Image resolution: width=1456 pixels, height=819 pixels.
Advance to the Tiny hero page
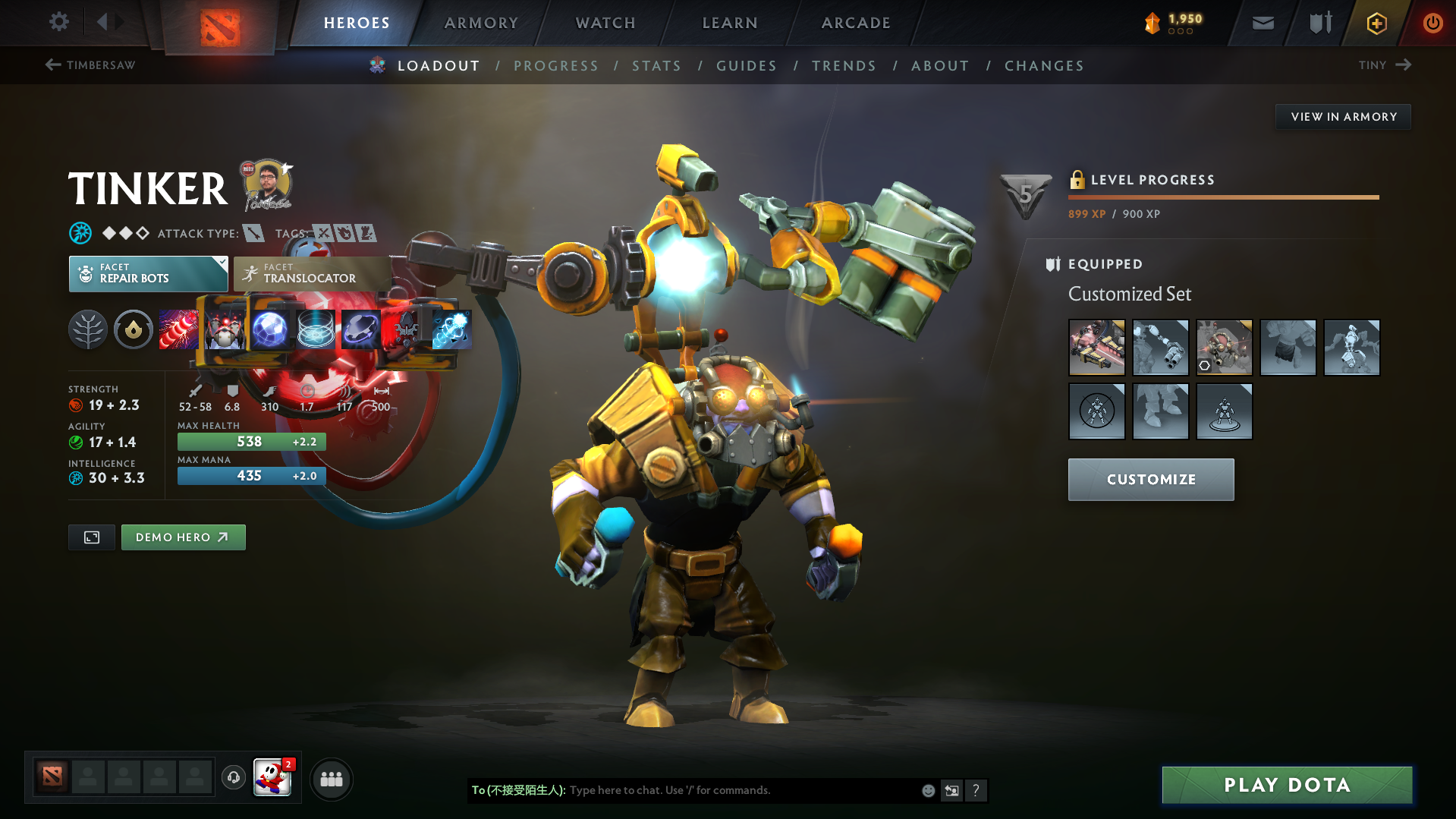tap(1384, 65)
